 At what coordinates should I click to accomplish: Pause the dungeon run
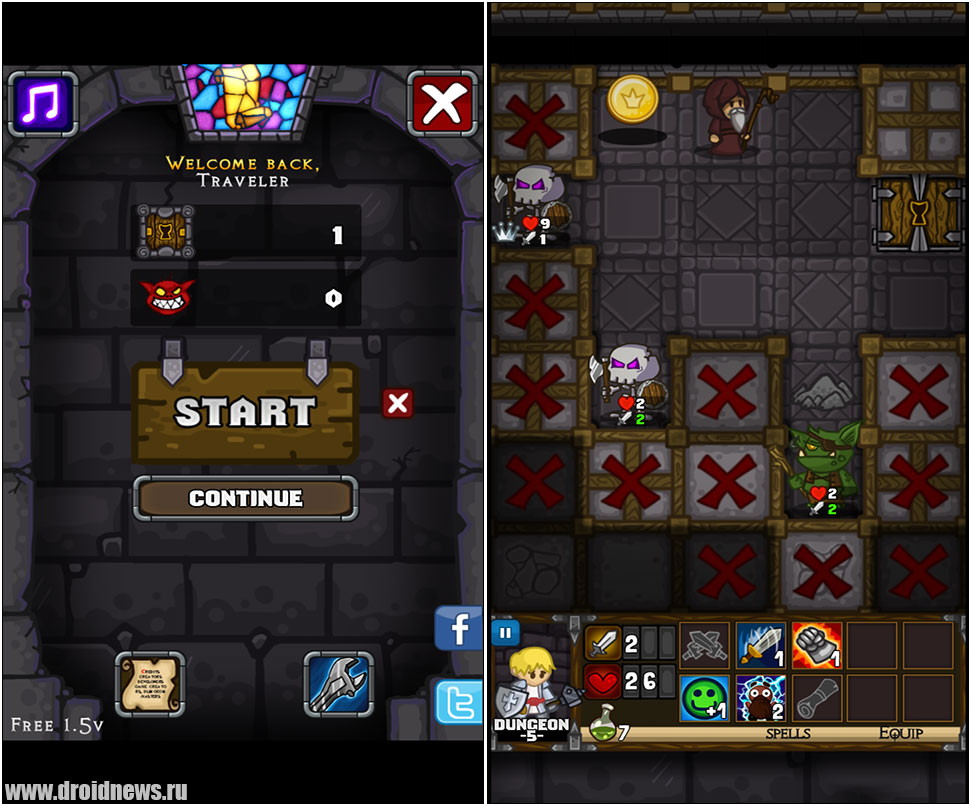505,633
